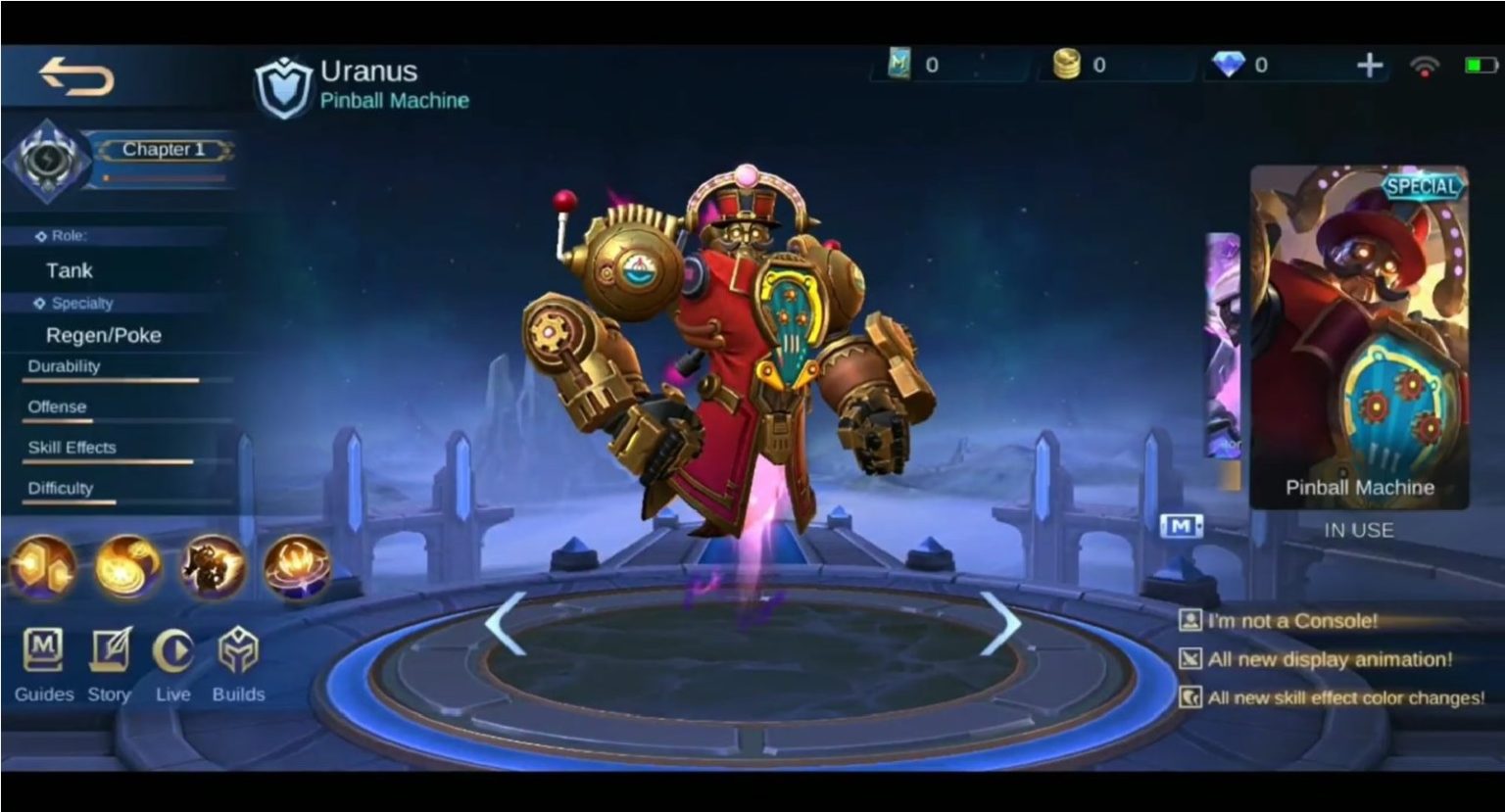Select the Pinball Machine skin card
1505x812 pixels.
point(1359,343)
